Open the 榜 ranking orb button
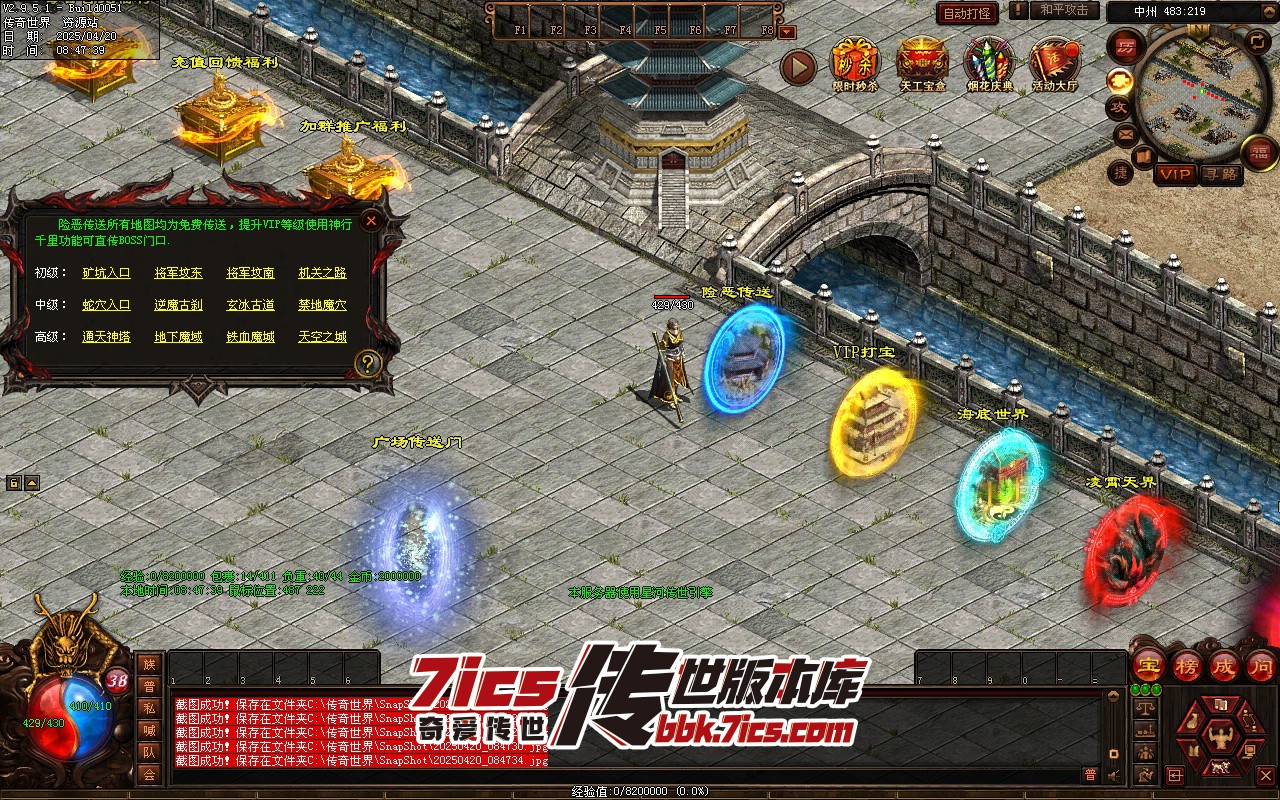 (1187, 666)
